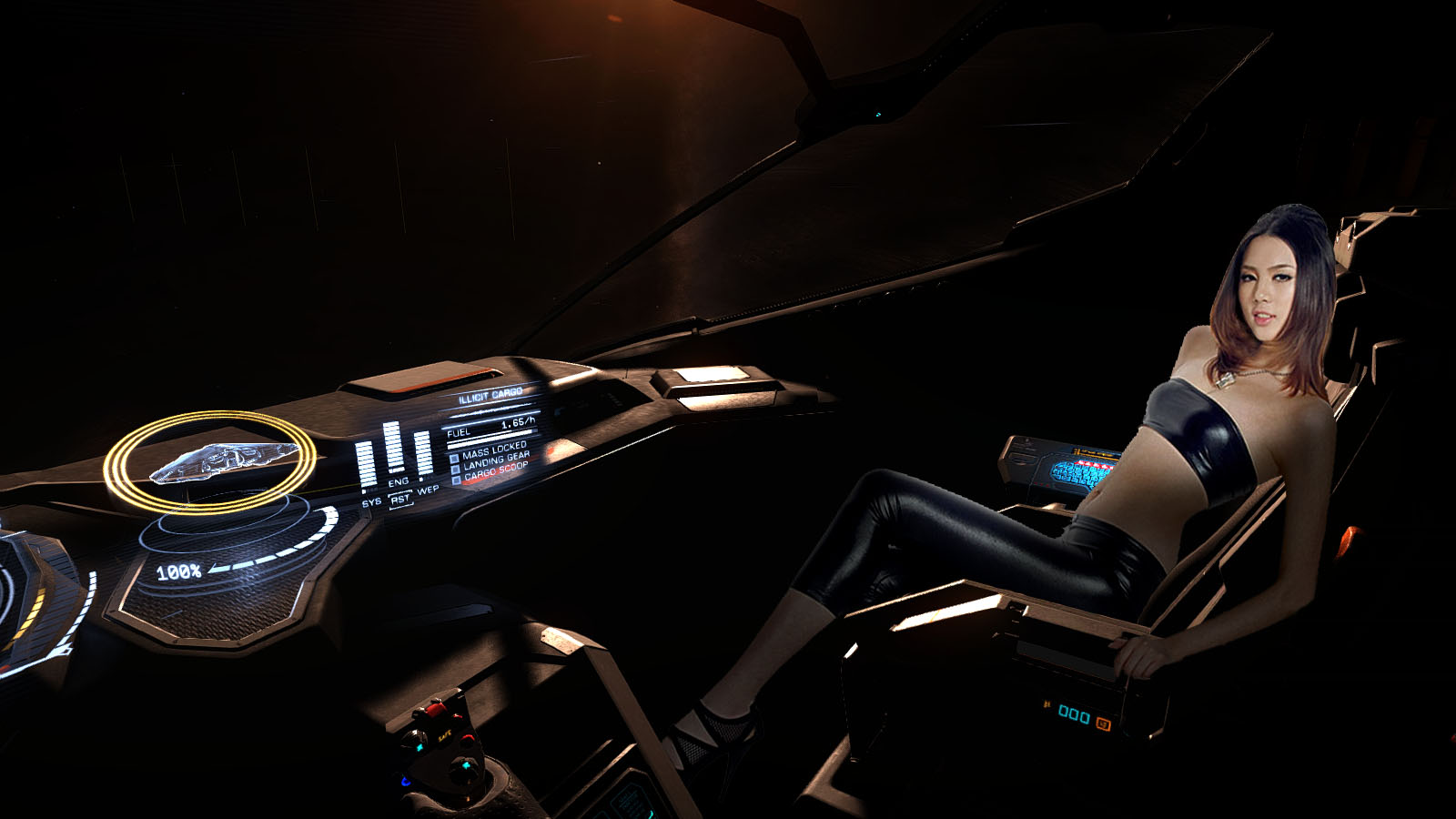Toggle the Landing Gear indicator
This screenshot has height=819, width=1456.
click(x=455, y=470)
